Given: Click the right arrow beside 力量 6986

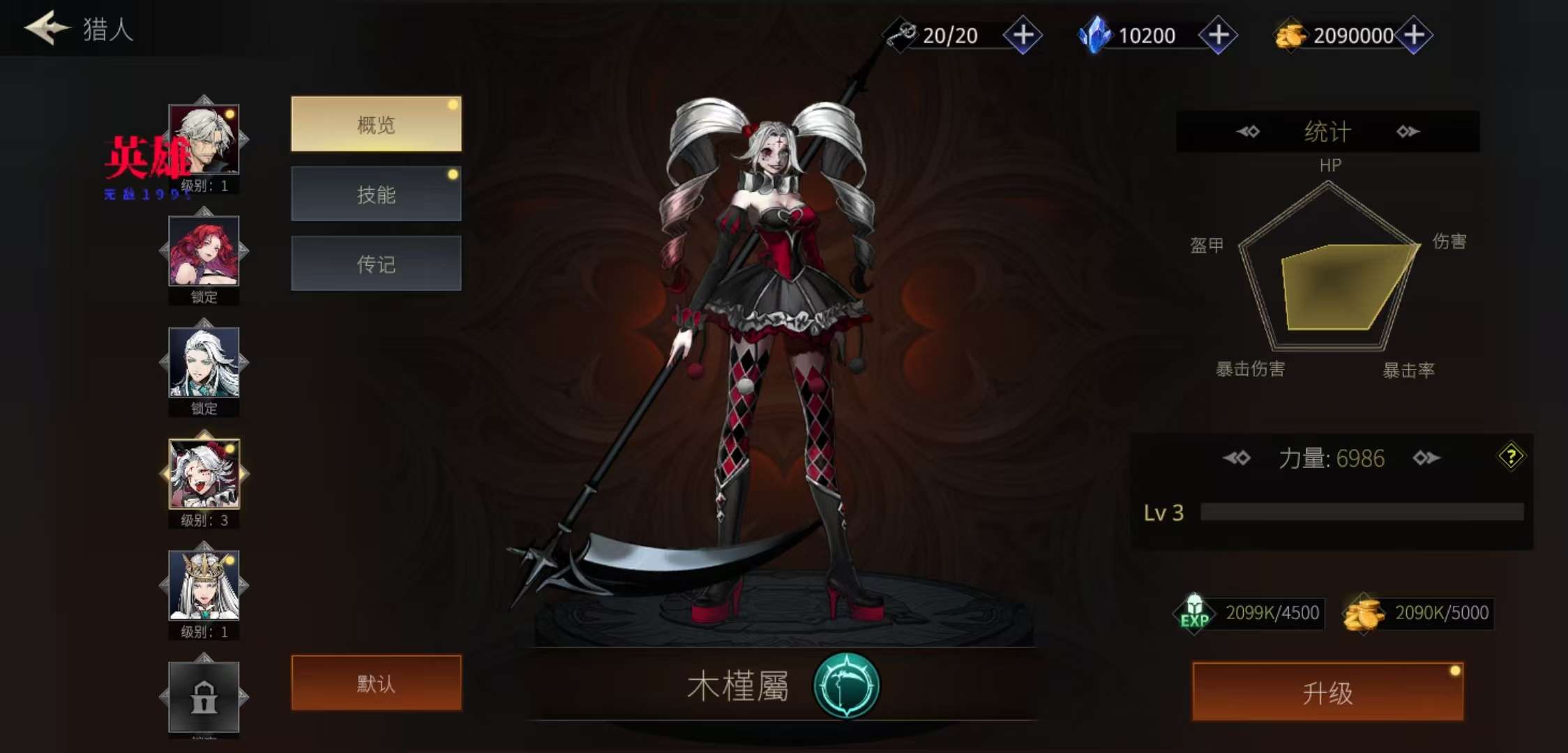Looking at the screenshot, I should tap(1426, 458).
